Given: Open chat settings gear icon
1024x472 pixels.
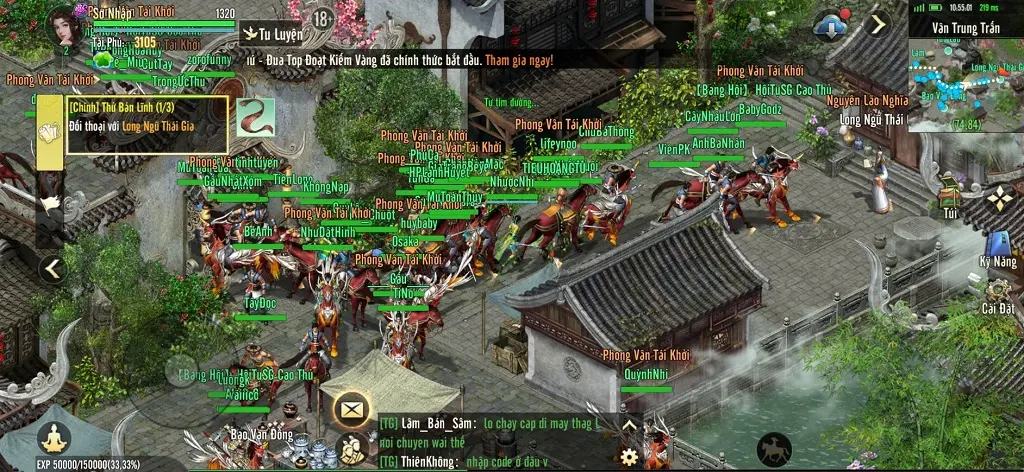Looking at the screenshot, I should 628,457.
